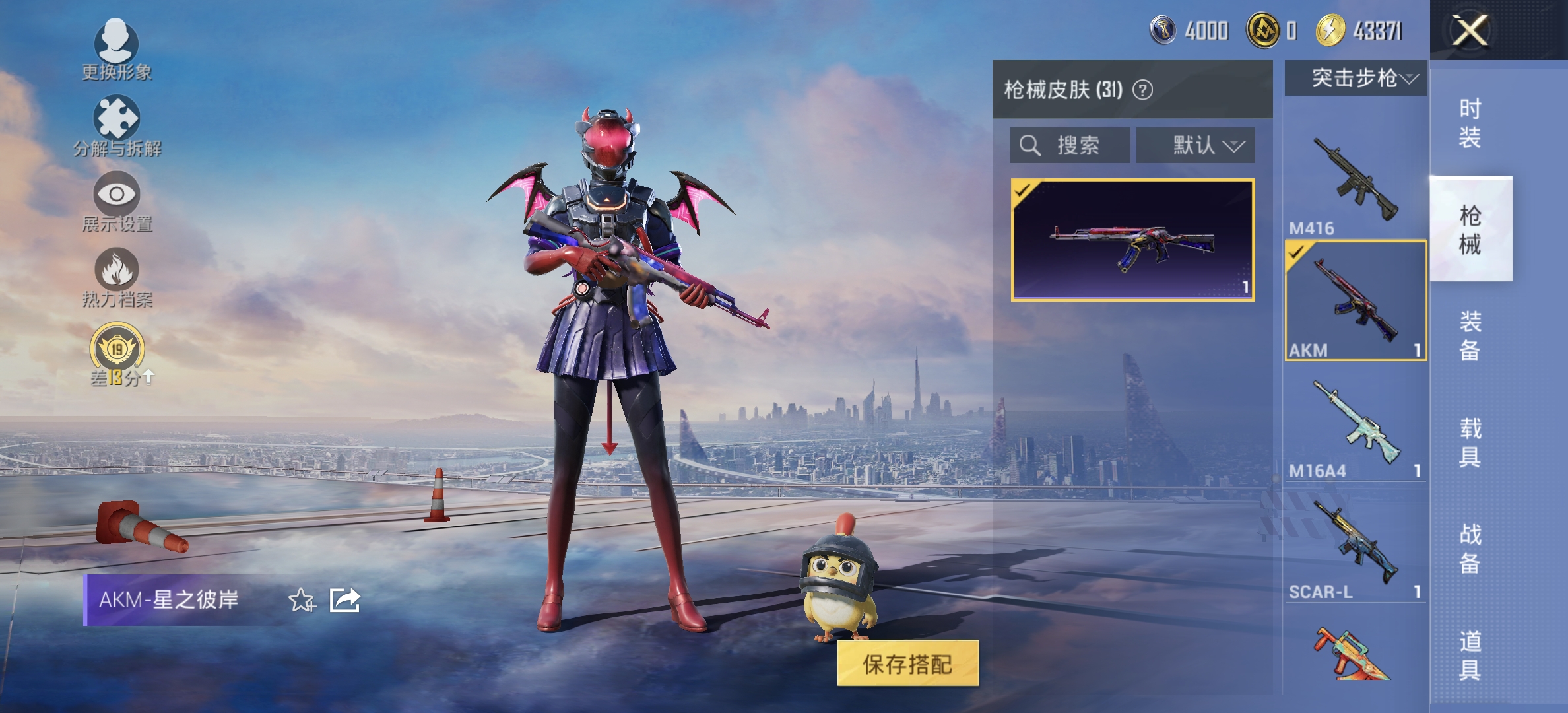1568x713 pixels.
Task: Open the 默认 sort order dropdown
Action: pyautogui.click(x=1196, y=145)
